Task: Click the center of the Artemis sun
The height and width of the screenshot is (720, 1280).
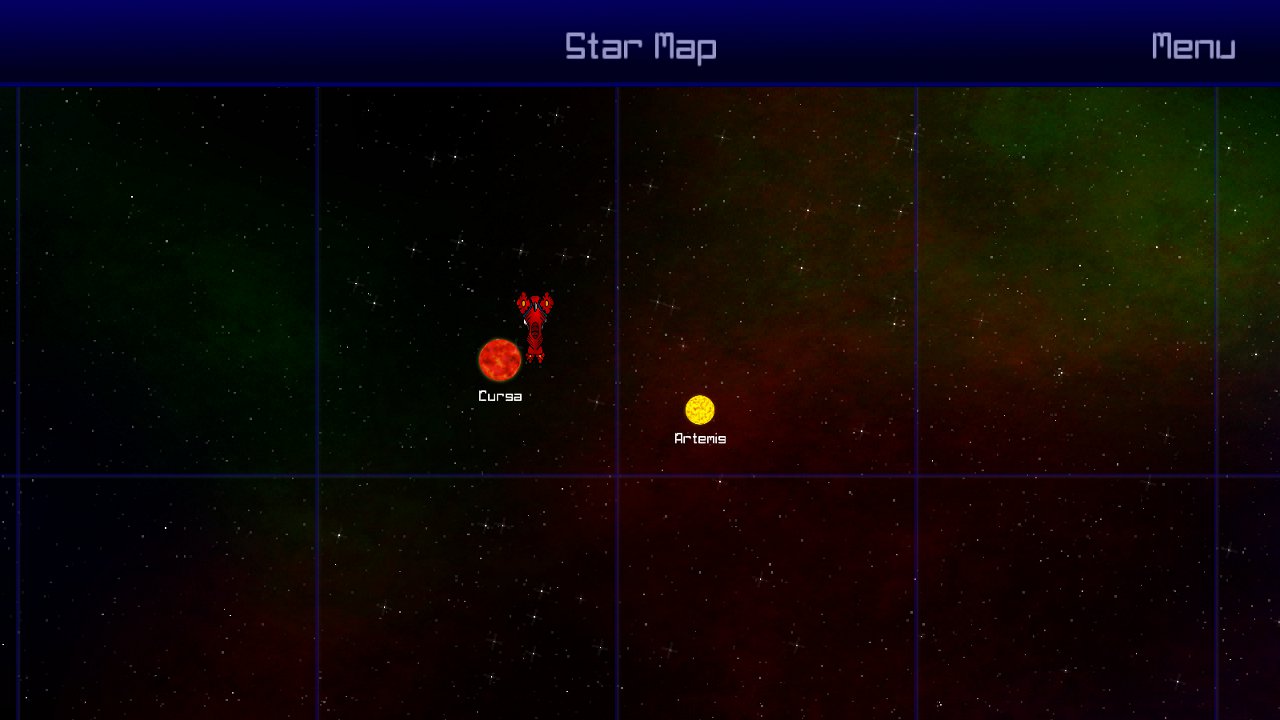Action: 701,409
